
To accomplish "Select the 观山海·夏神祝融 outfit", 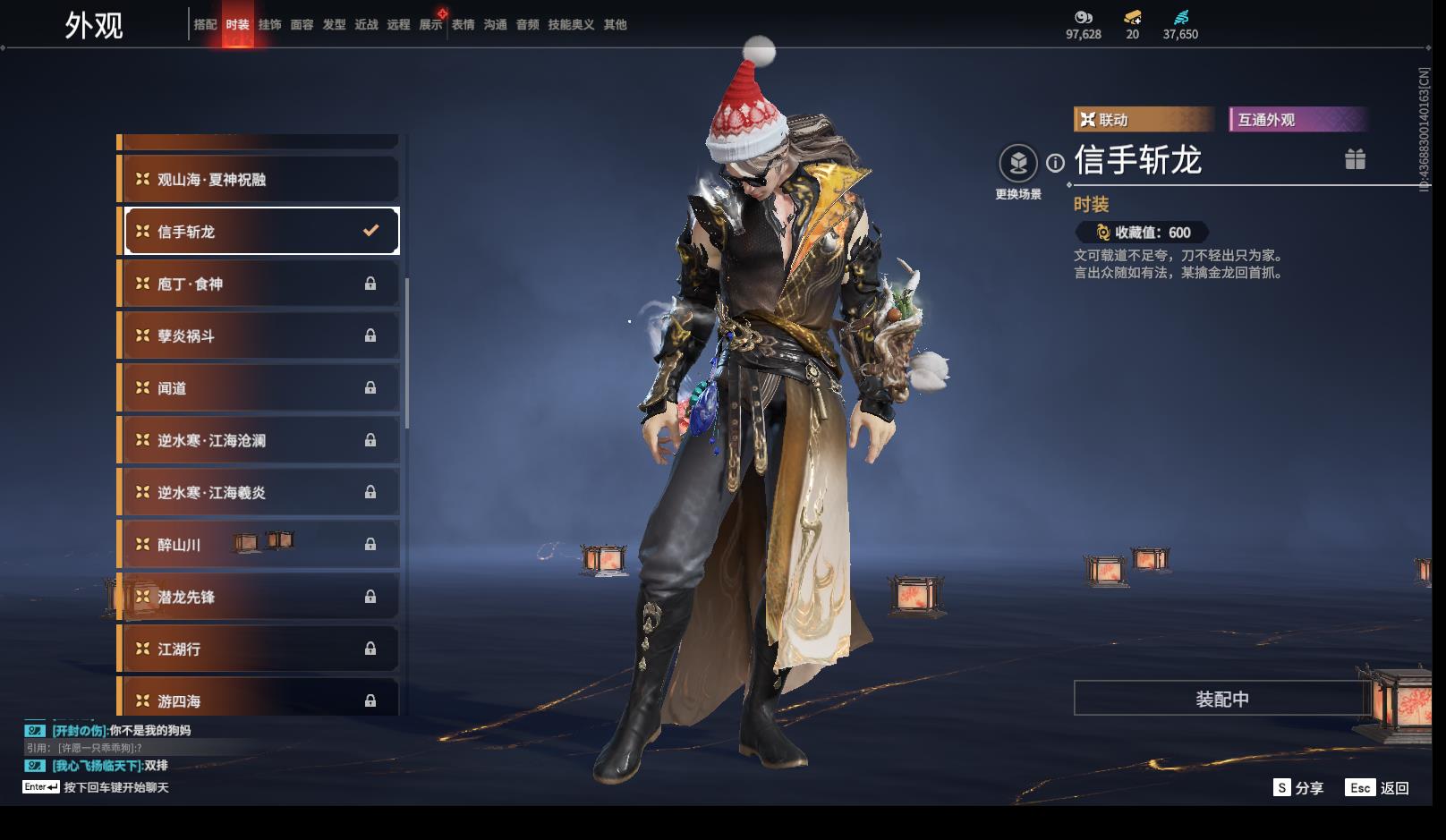I will click(x=259, y=180).
